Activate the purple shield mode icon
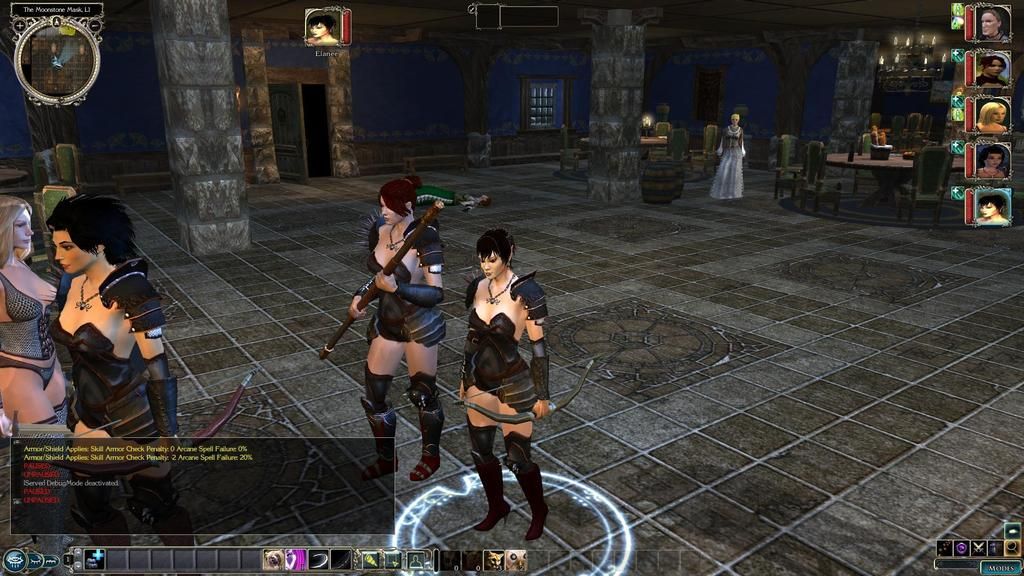Image resolution: width=1024 pixels, height=576 pixels. (961, 547)
